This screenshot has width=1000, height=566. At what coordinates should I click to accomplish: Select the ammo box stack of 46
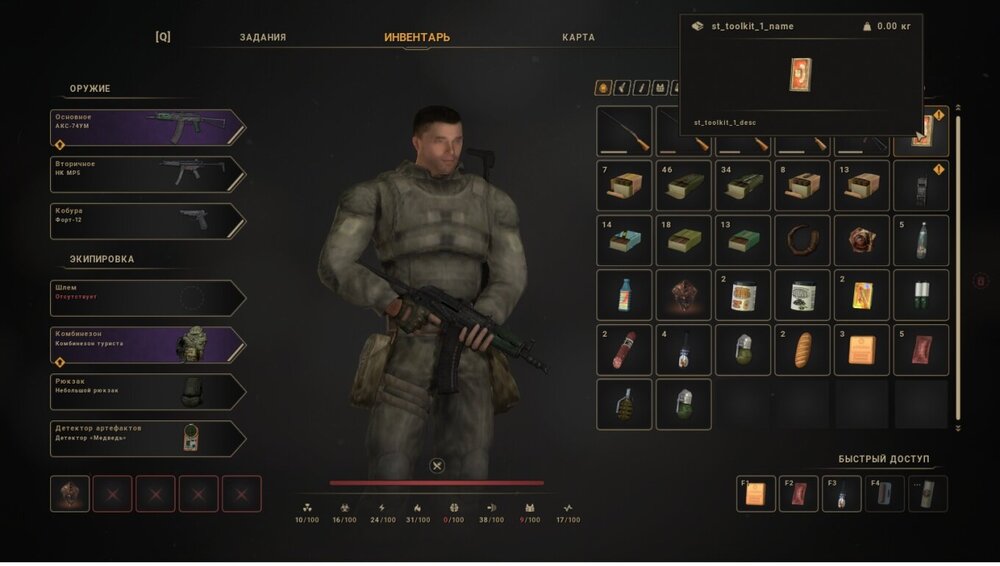(683, 186)
